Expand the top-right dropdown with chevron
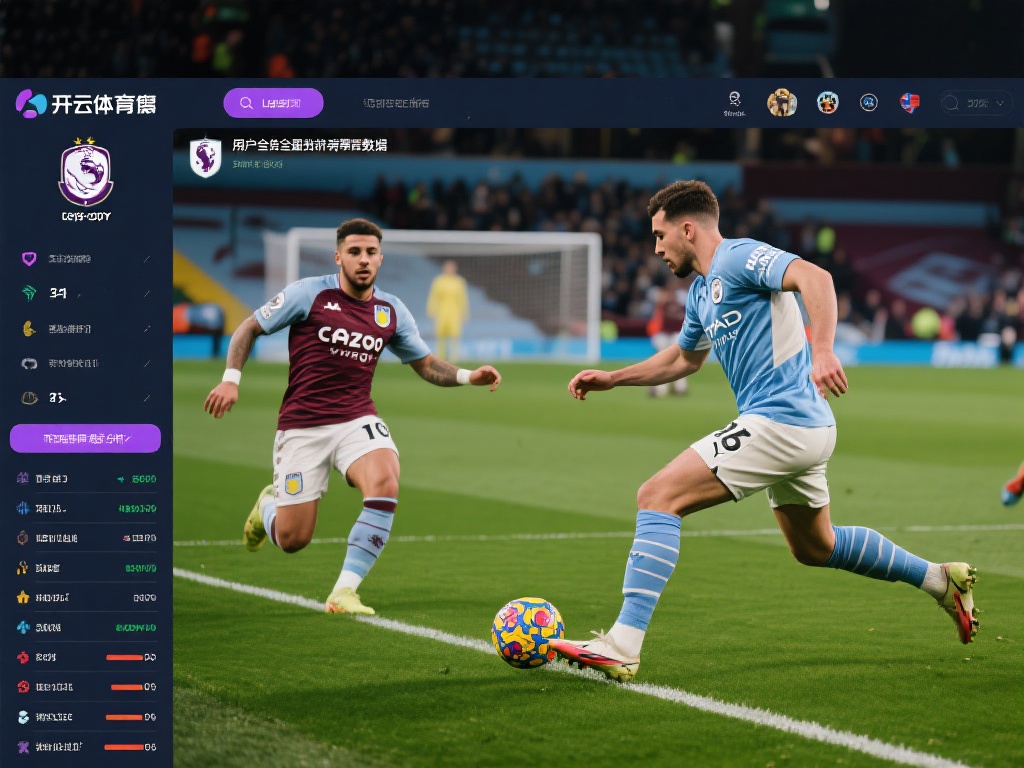 pyautogui.click(x=975, y=102)
